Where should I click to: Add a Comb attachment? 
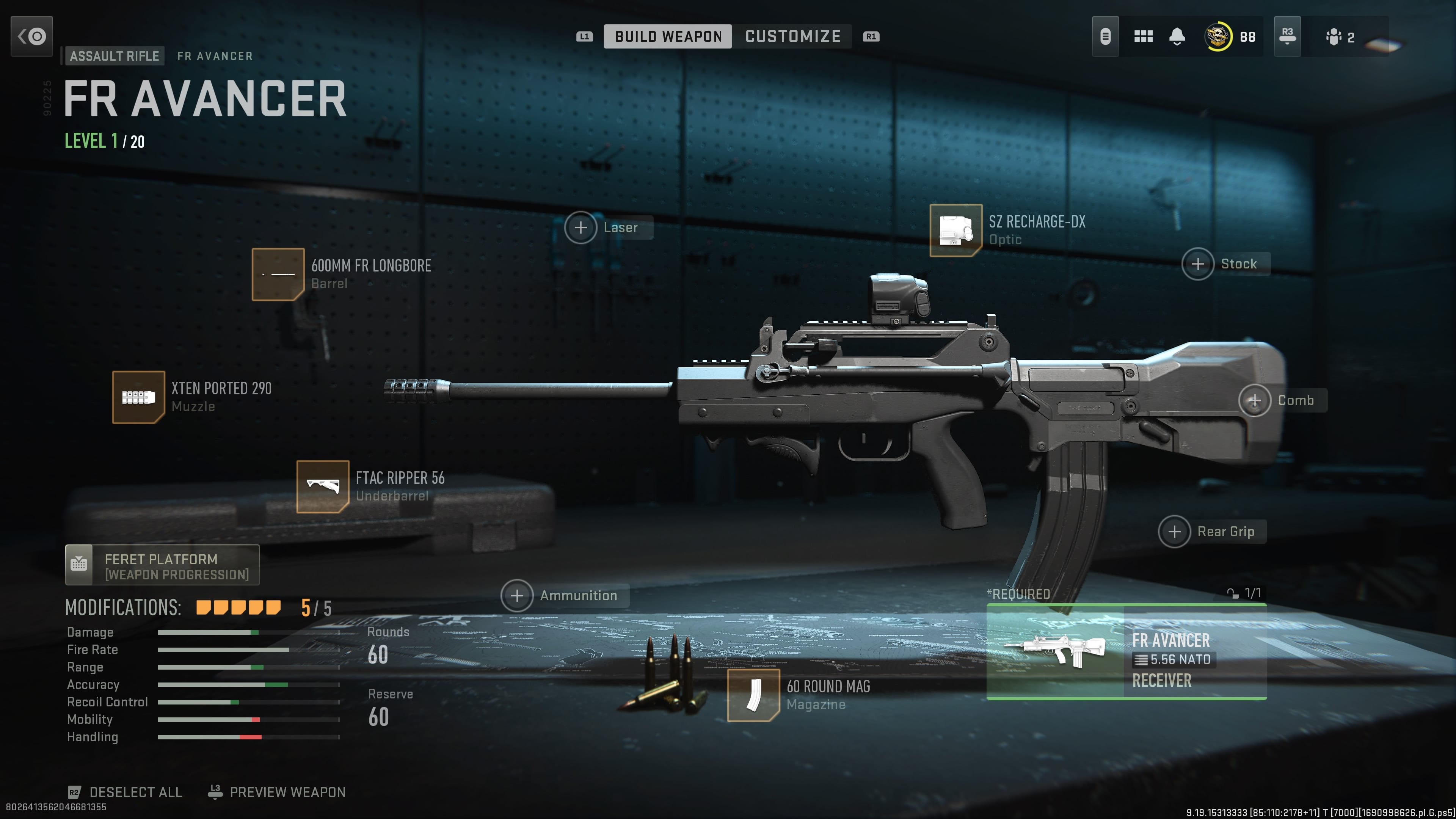(1255, 400)
